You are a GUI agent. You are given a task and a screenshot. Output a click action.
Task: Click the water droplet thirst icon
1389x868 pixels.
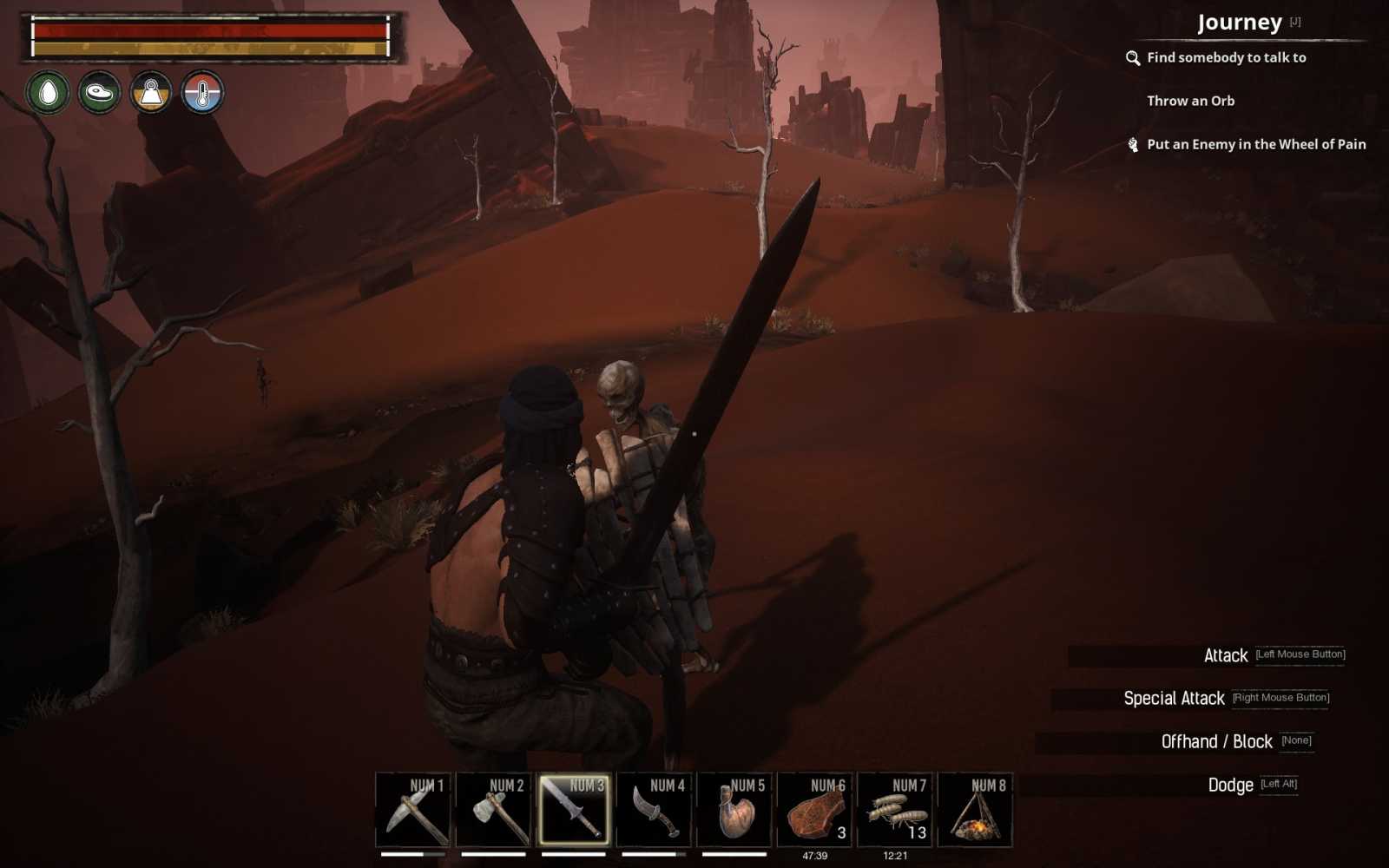(50, 93)
